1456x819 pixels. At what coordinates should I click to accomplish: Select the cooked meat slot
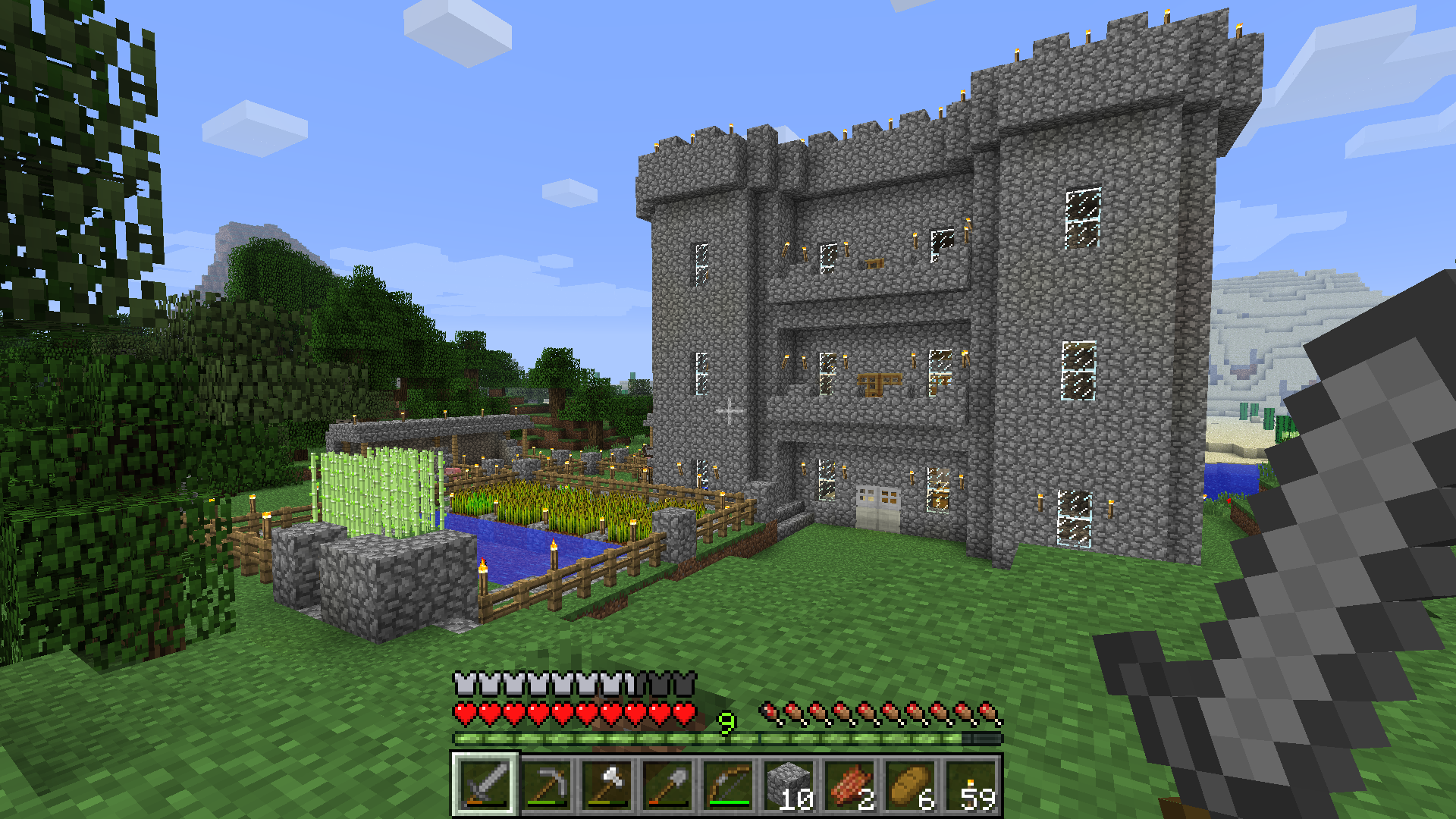849,784
